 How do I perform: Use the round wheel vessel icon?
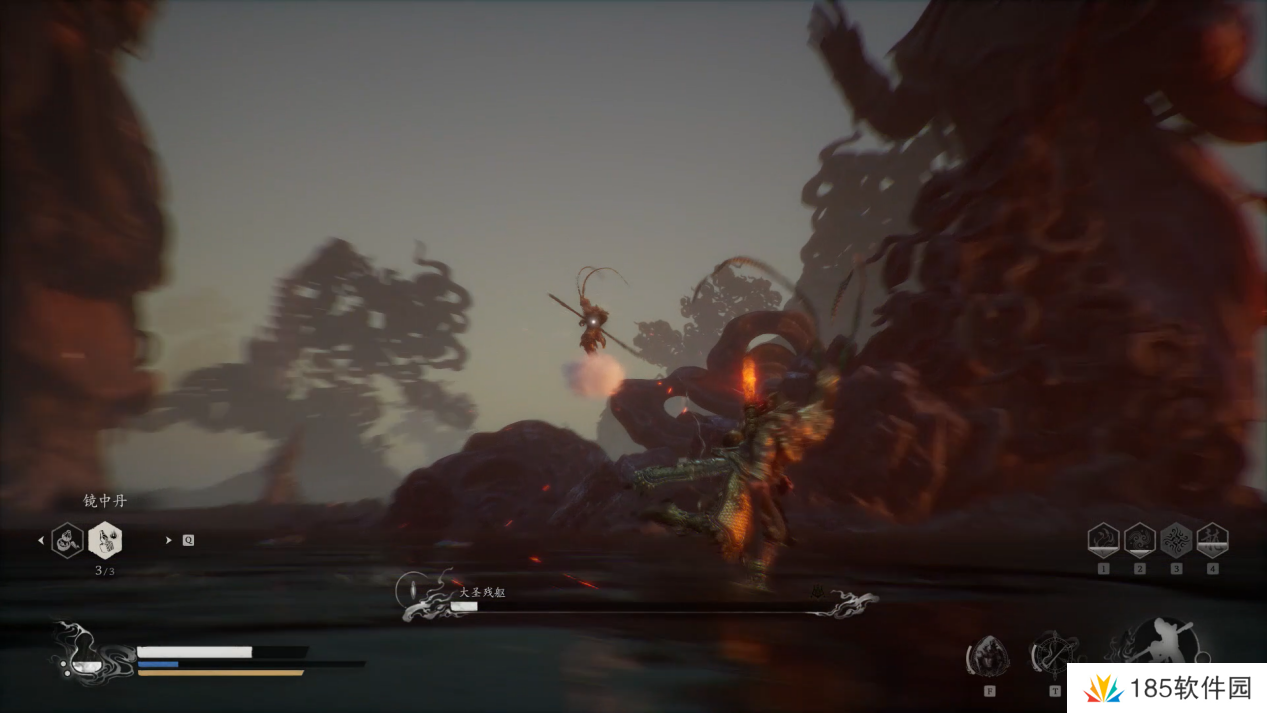1051,655
